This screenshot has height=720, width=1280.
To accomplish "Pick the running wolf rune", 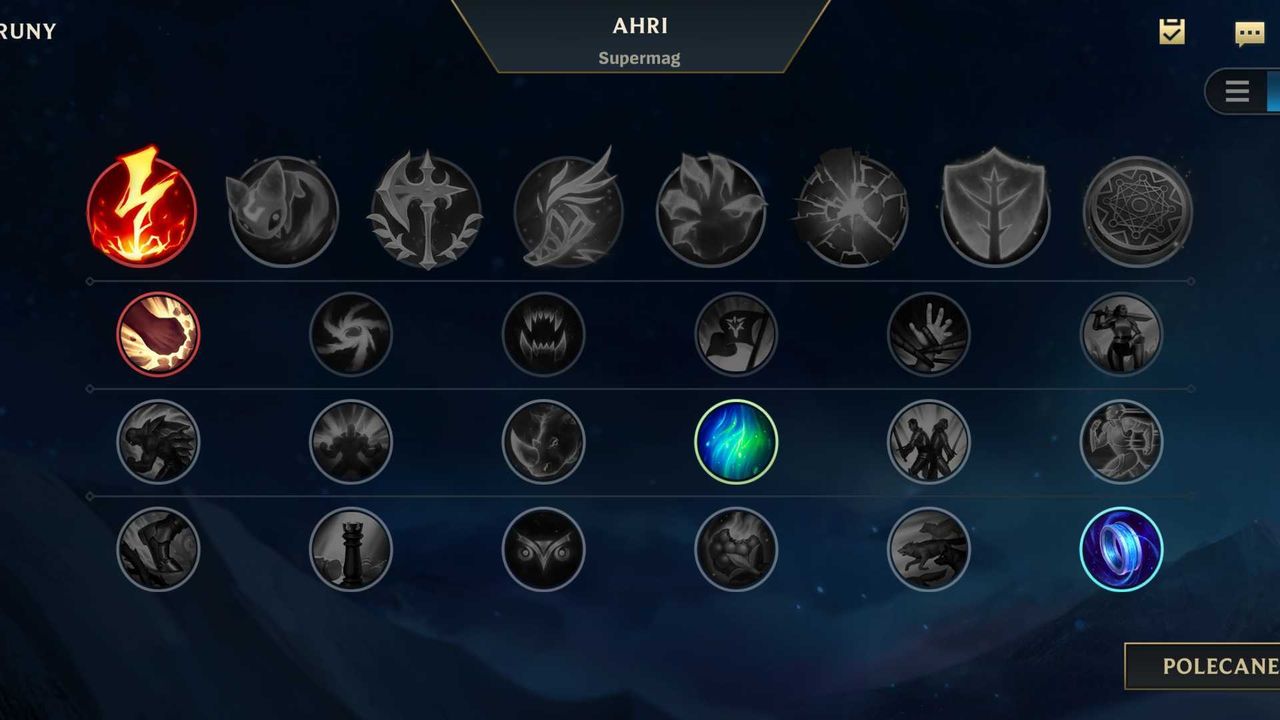I will (x=928, y=549).
